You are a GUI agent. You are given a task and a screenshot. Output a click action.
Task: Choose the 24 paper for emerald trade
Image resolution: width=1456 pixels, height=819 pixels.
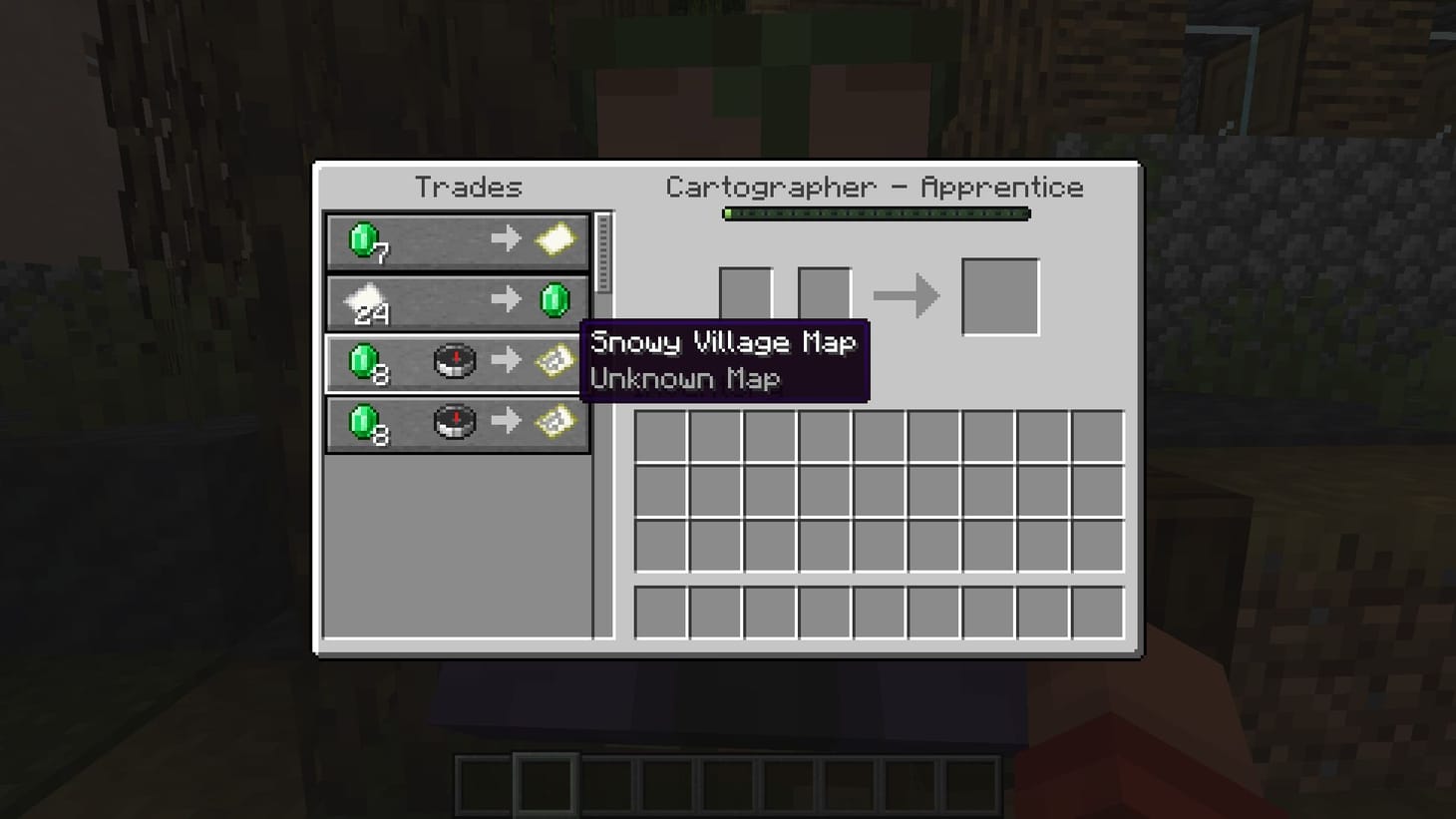(x=456, y=301)
